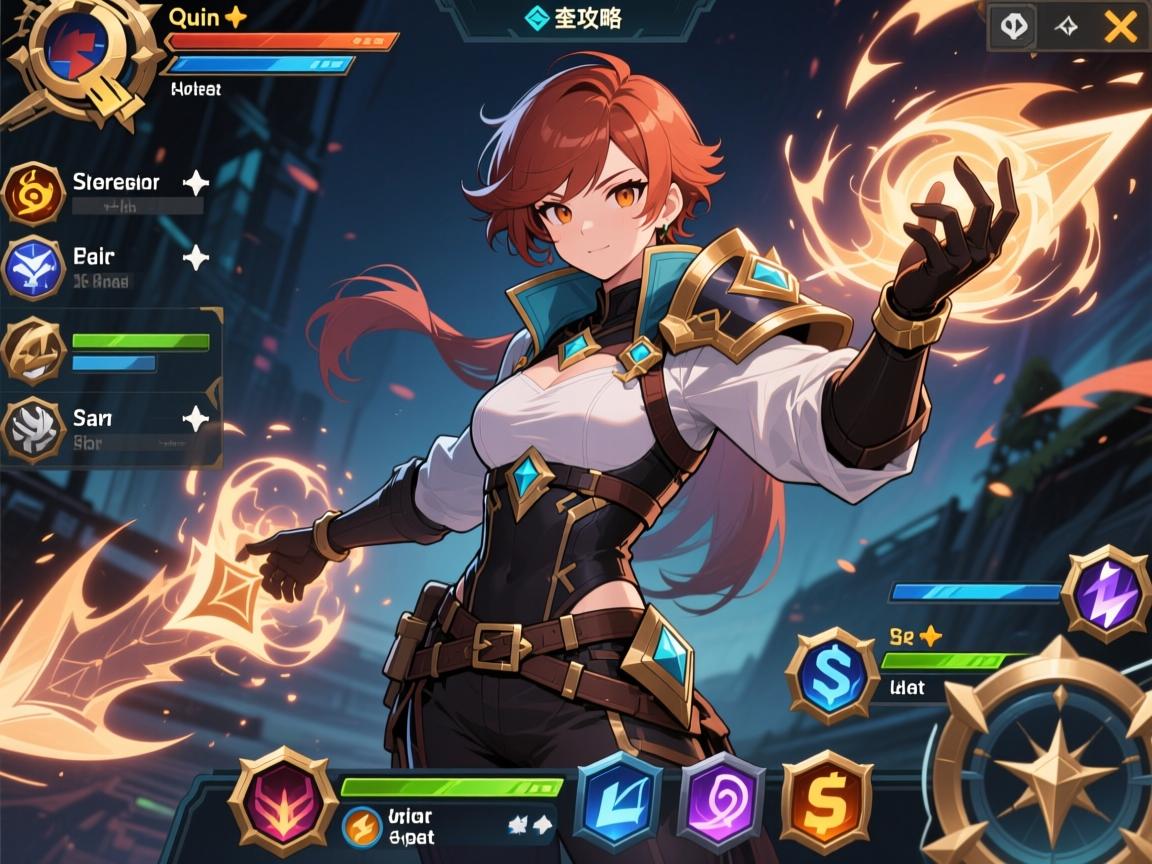Click the star button beside Steregior
The image size is (1152, 864).
[196, 182]
